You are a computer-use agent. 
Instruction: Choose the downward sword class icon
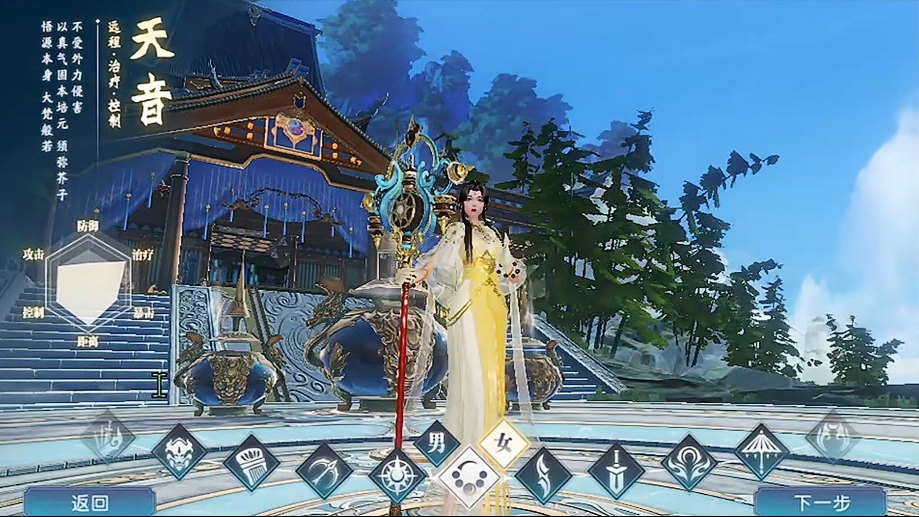pos(616,470)
